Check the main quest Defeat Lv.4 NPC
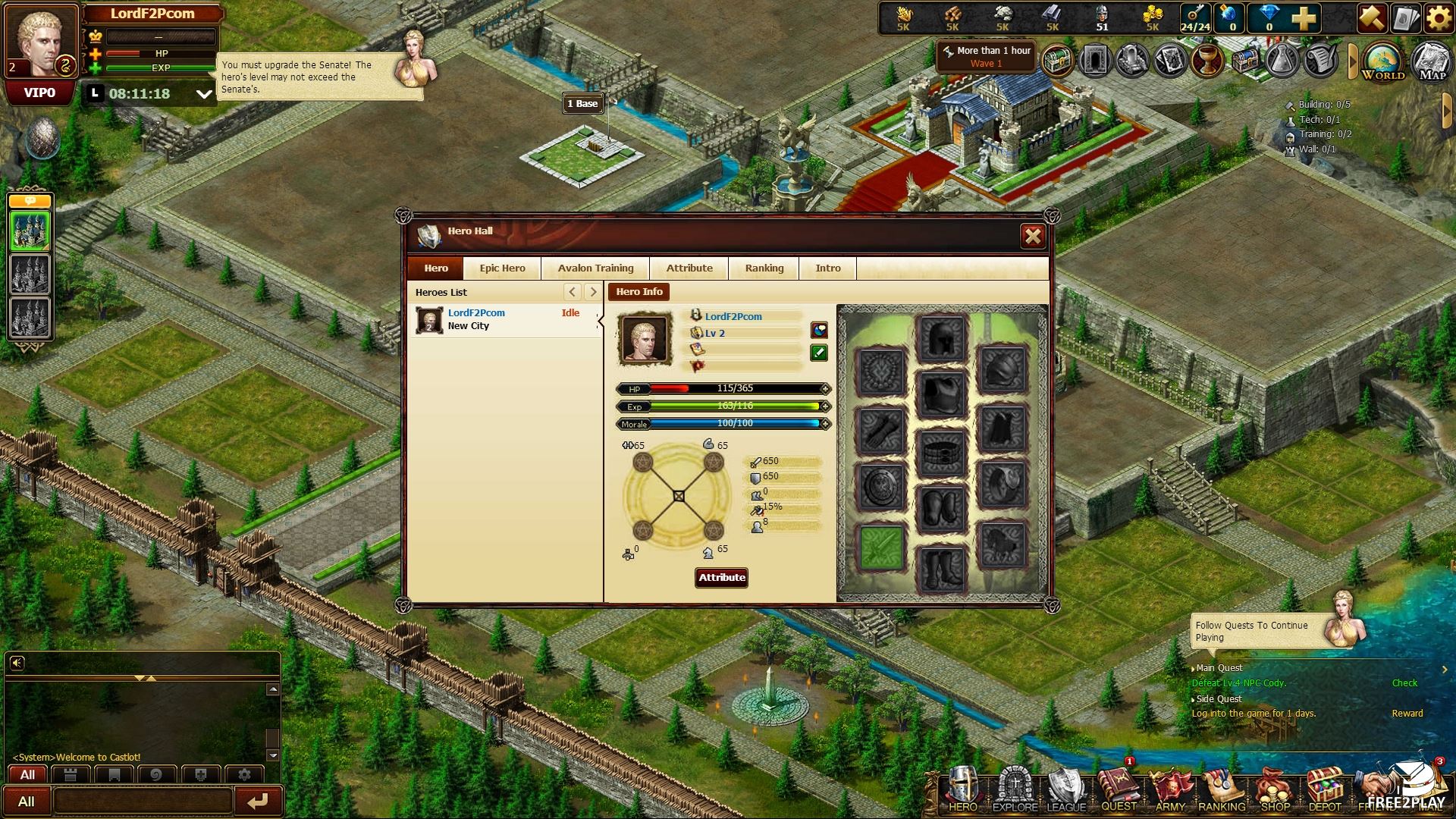The width and height of the screenshot is (1456, 819). coord(1404,683)
